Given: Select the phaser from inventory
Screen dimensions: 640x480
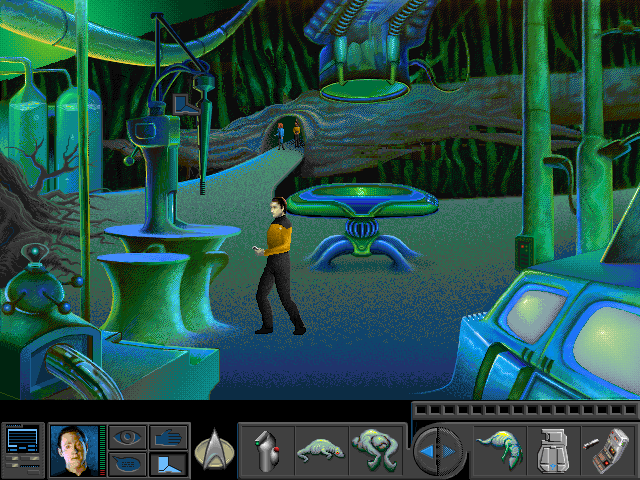Looking at the screenshot, I should click(267, 449).
